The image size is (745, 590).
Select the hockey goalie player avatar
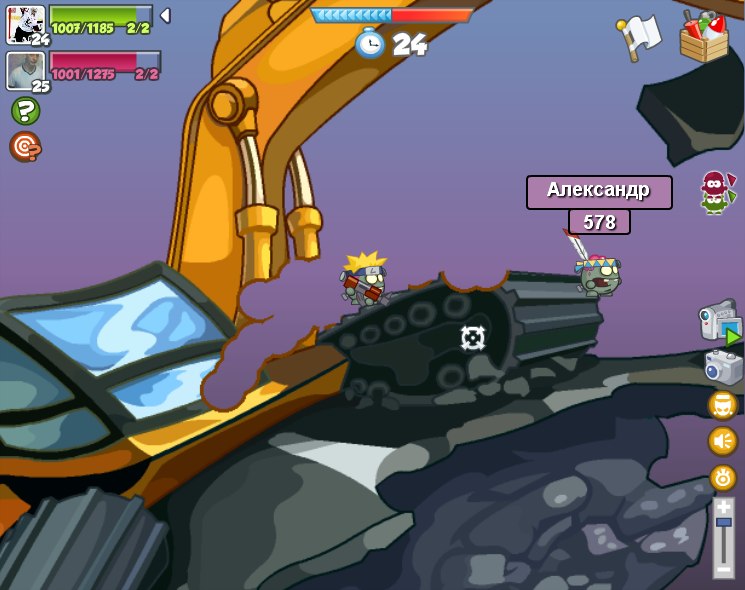(25, 23)
